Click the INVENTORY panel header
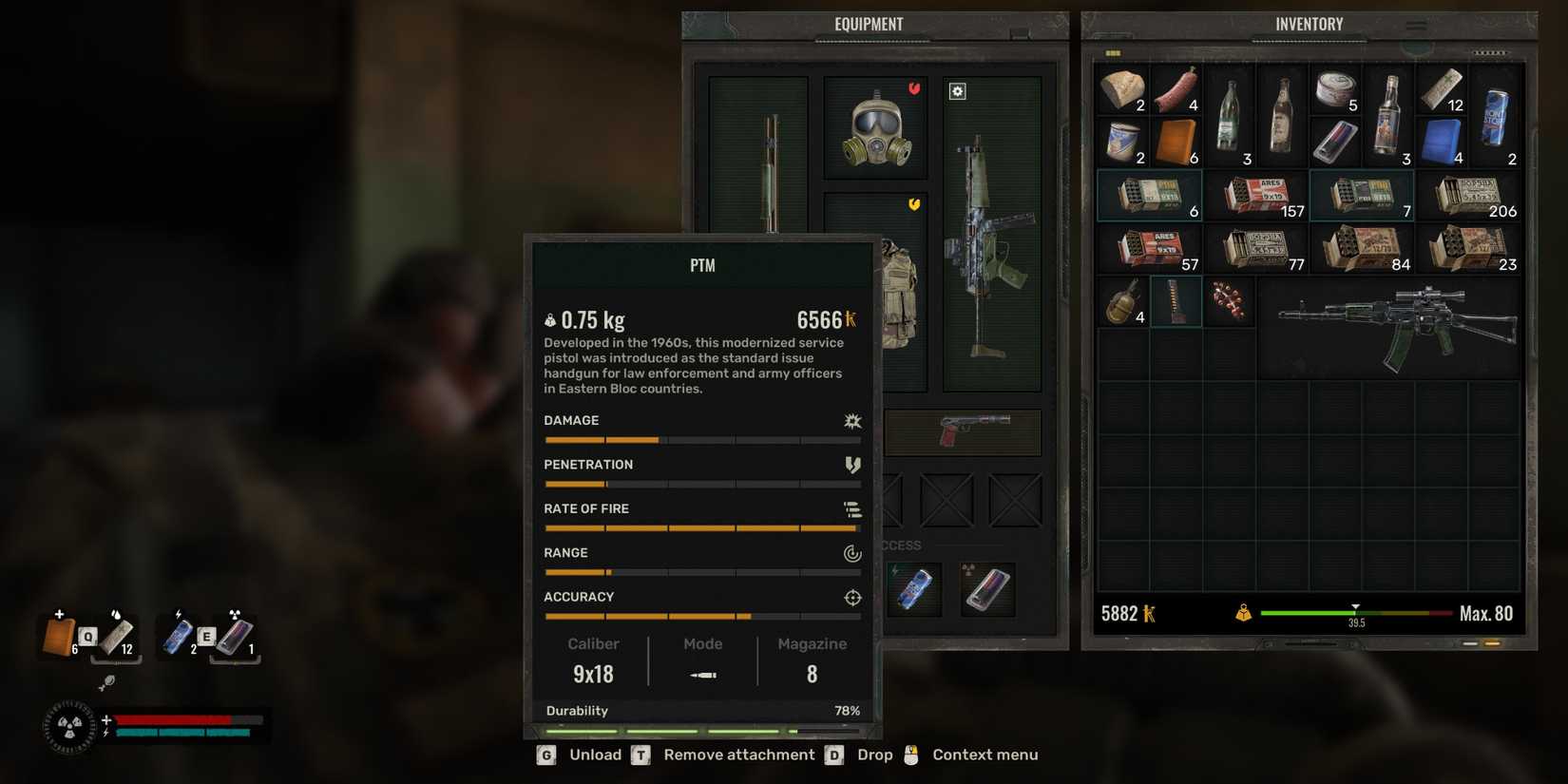This screenshot has width=1568, height=784. [1309, 24]
